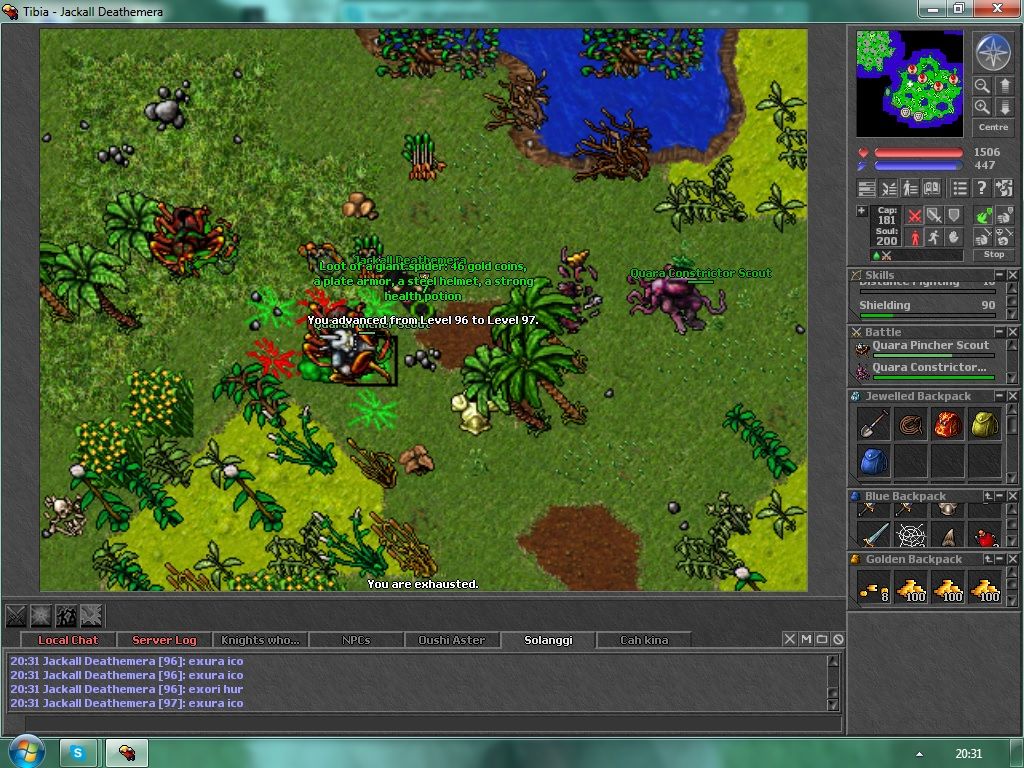Switch to the Oushi Aster chat tab
This screenshot has width=1024, height=768.
pyautogui.click(x=451, y=640)
